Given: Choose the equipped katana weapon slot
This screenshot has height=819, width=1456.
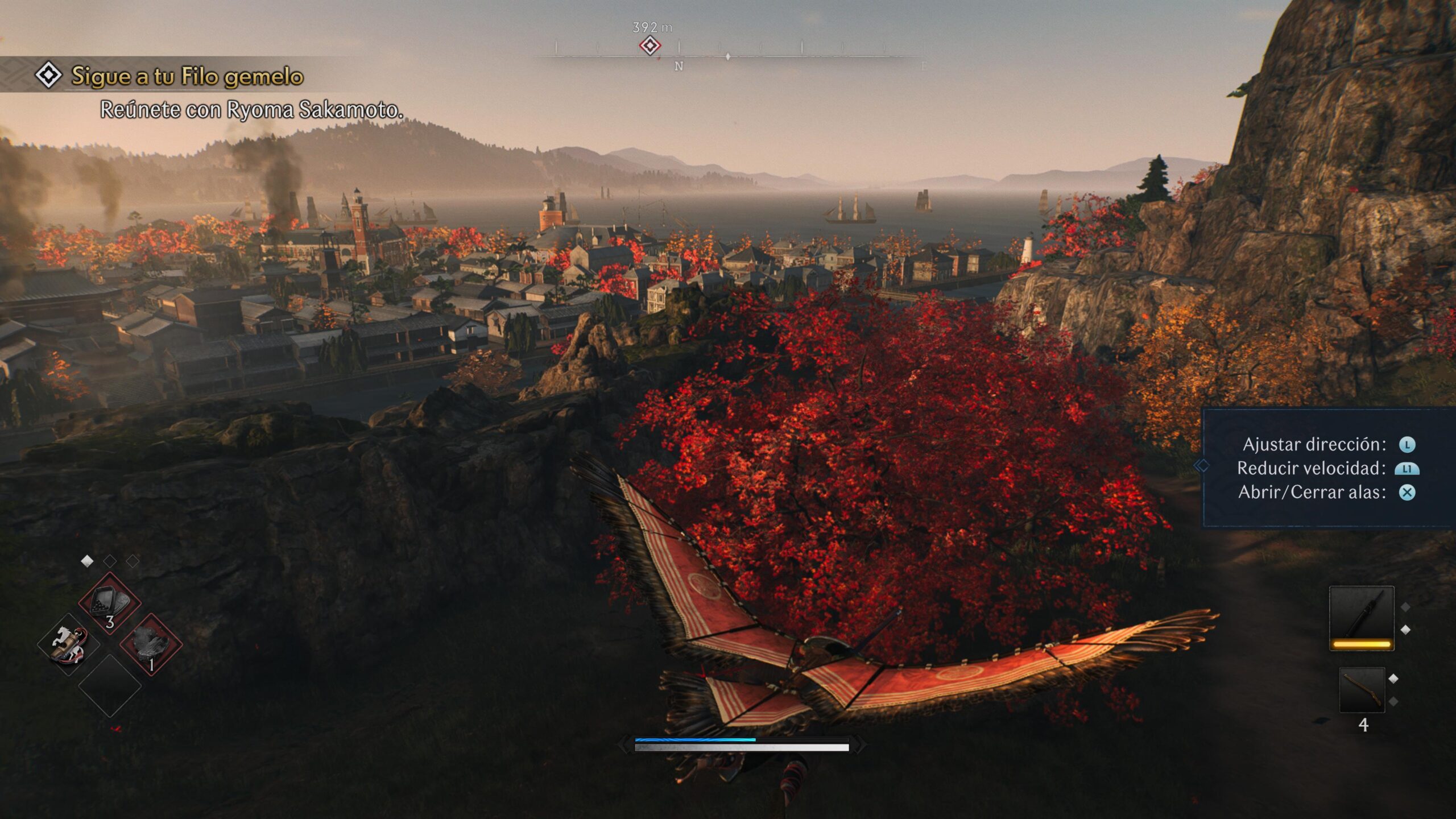Looking at the screenshot, I should (x=1361, y=618).
